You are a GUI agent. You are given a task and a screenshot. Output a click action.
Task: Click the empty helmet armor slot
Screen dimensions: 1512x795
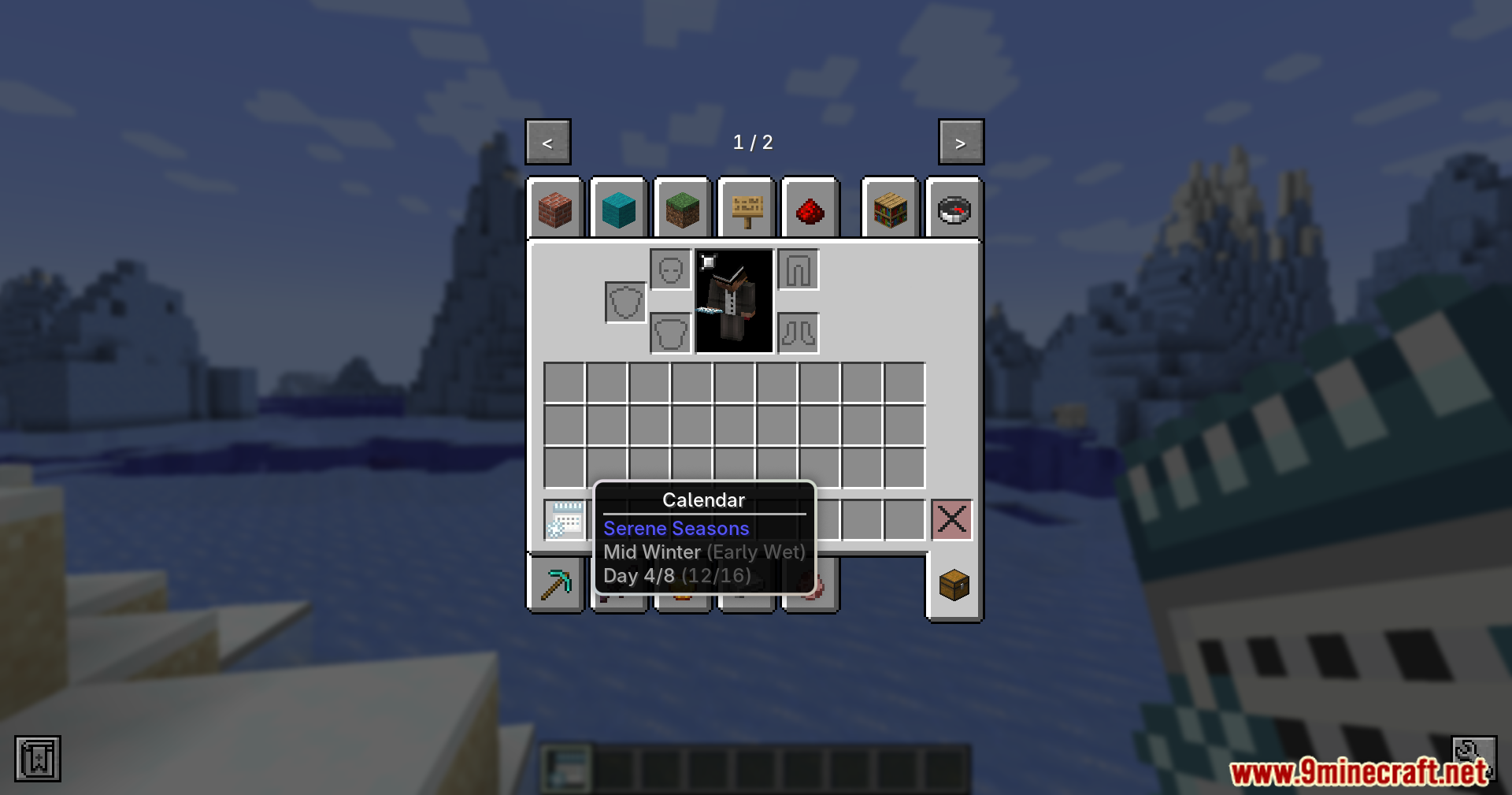pos(671,269)
